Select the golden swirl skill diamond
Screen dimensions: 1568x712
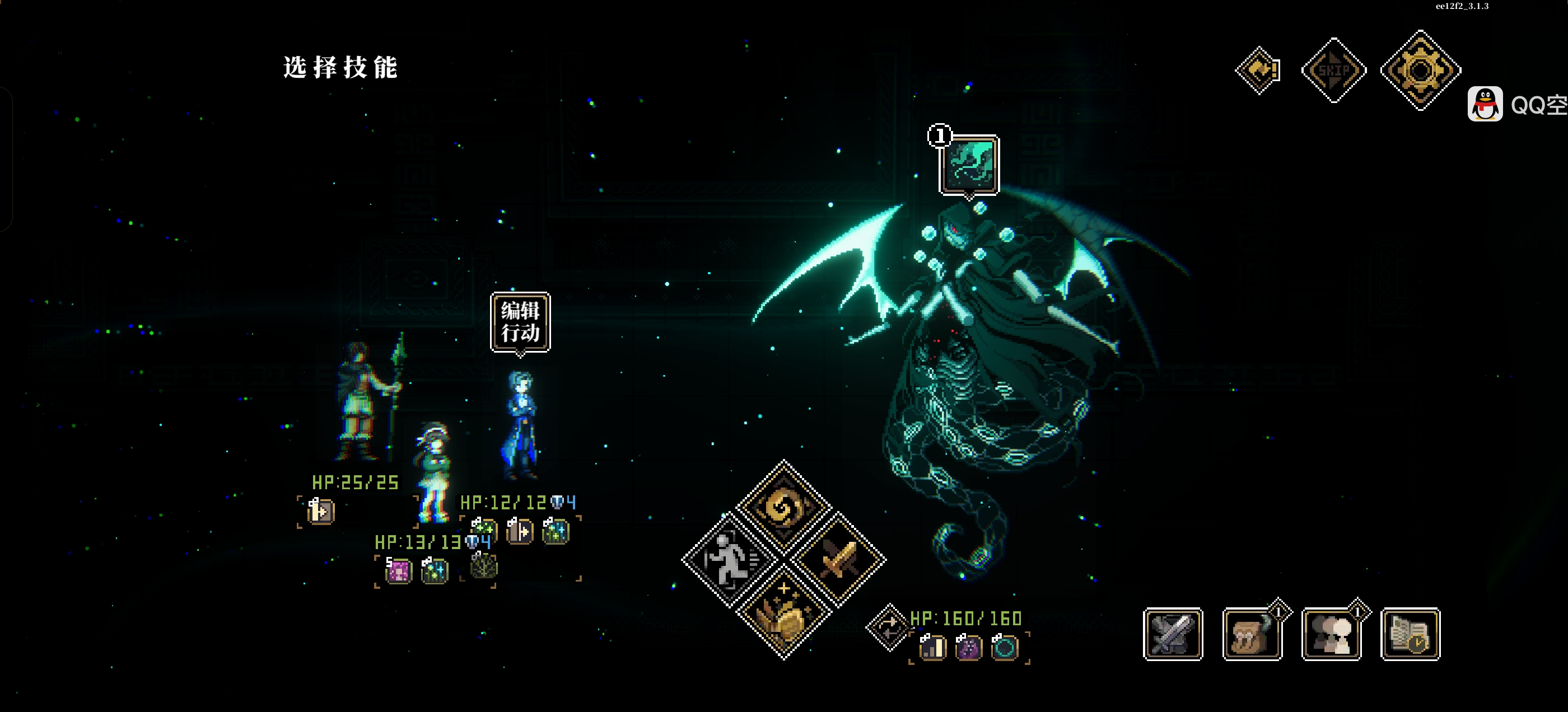[783, 507]
